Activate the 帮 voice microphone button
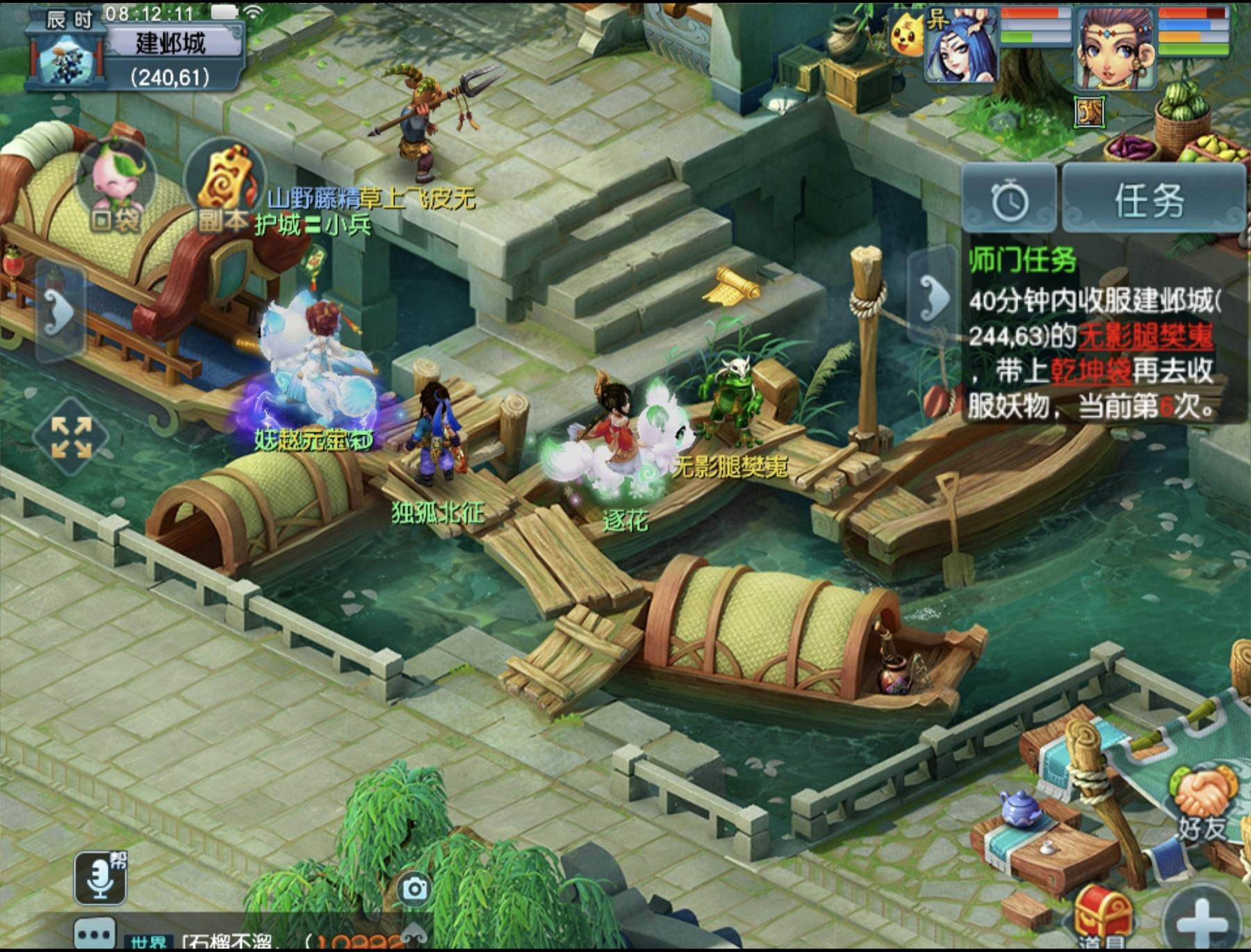The width and height of the screenshot is (1251, 952). coord(101,878)
